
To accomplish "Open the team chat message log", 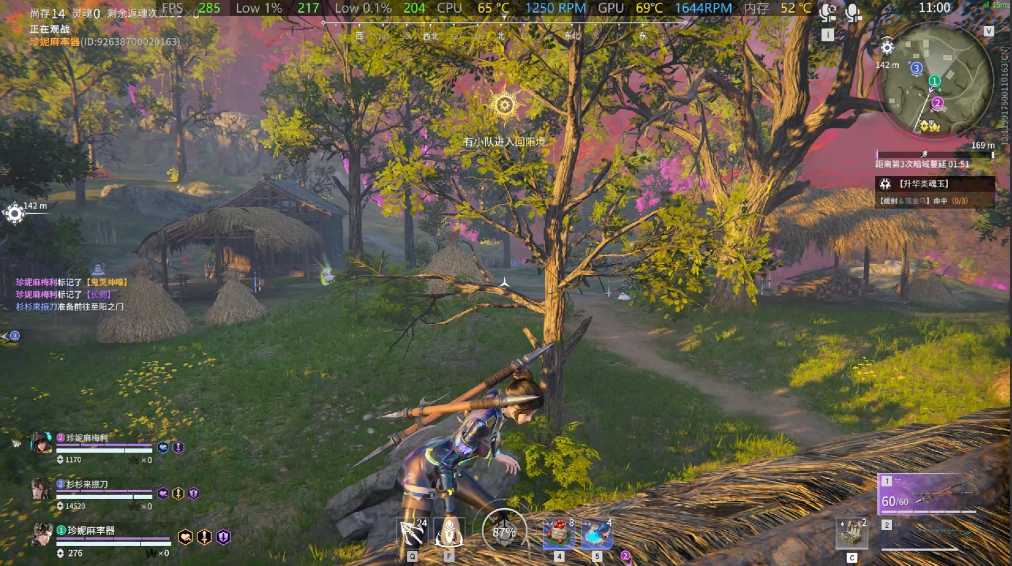I will pos(70,294).
